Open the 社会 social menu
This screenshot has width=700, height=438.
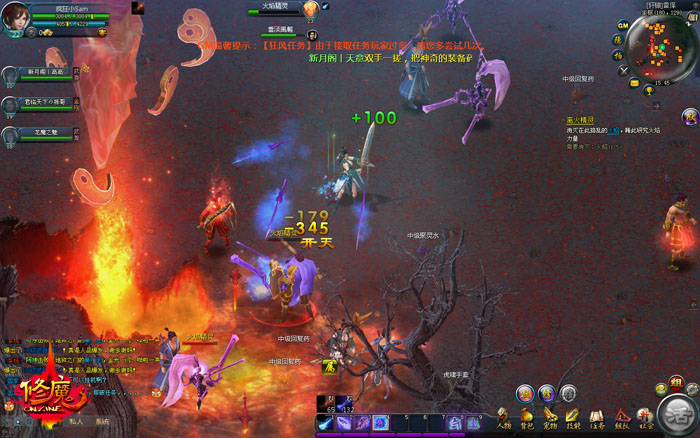(645, 416)
